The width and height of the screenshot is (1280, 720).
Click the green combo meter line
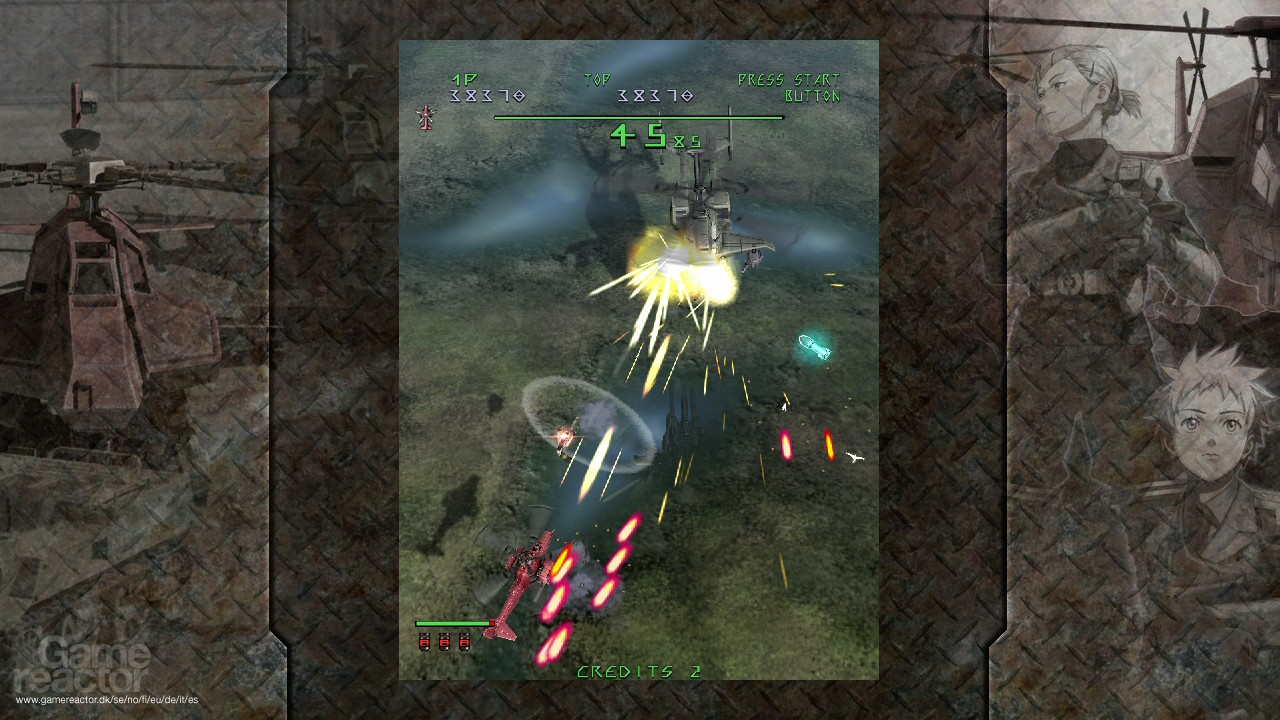(x=637, y=115)
